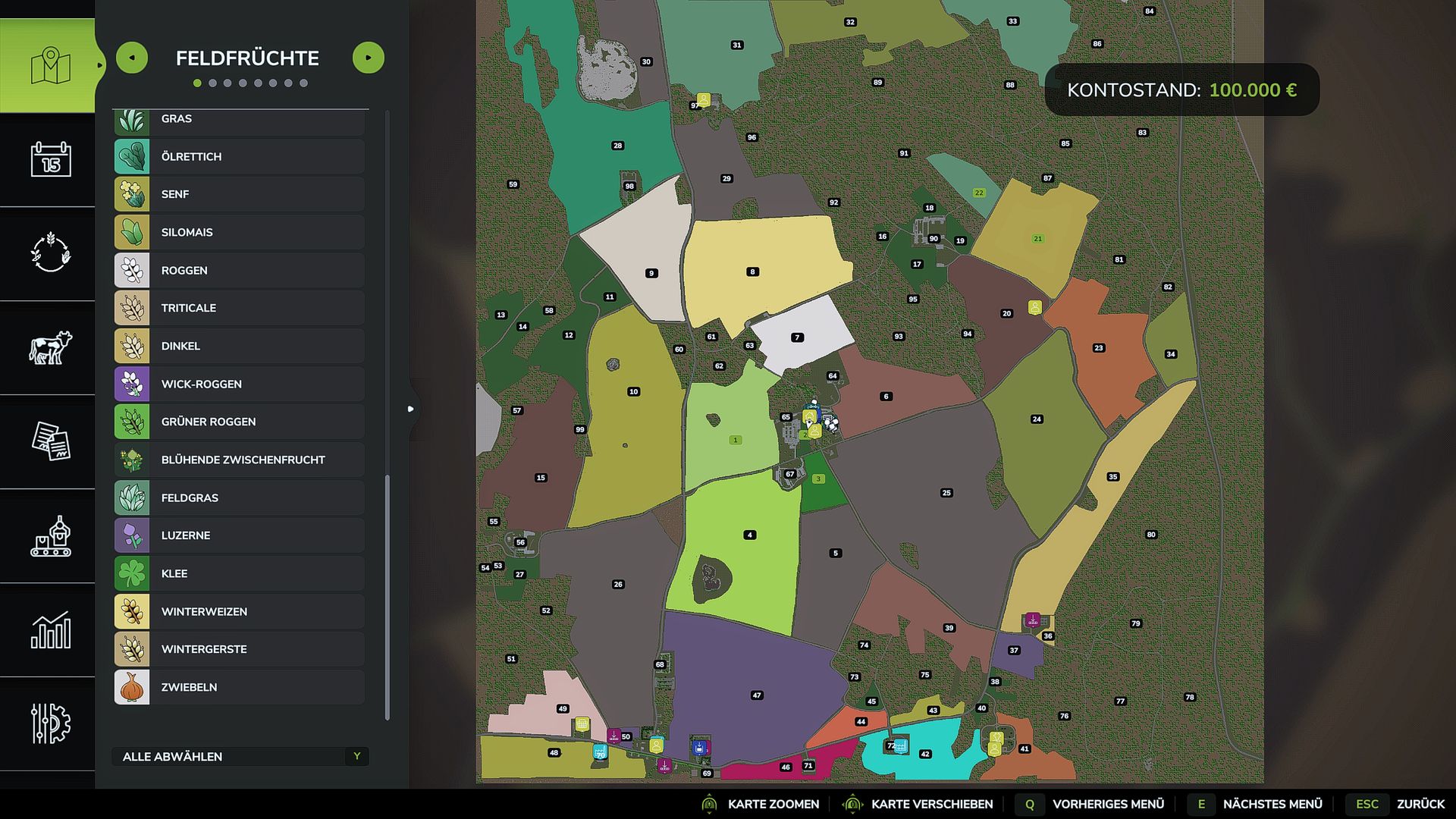Select field 47 on the map
Screen dimensions: 1456x819
pos(756,695)
